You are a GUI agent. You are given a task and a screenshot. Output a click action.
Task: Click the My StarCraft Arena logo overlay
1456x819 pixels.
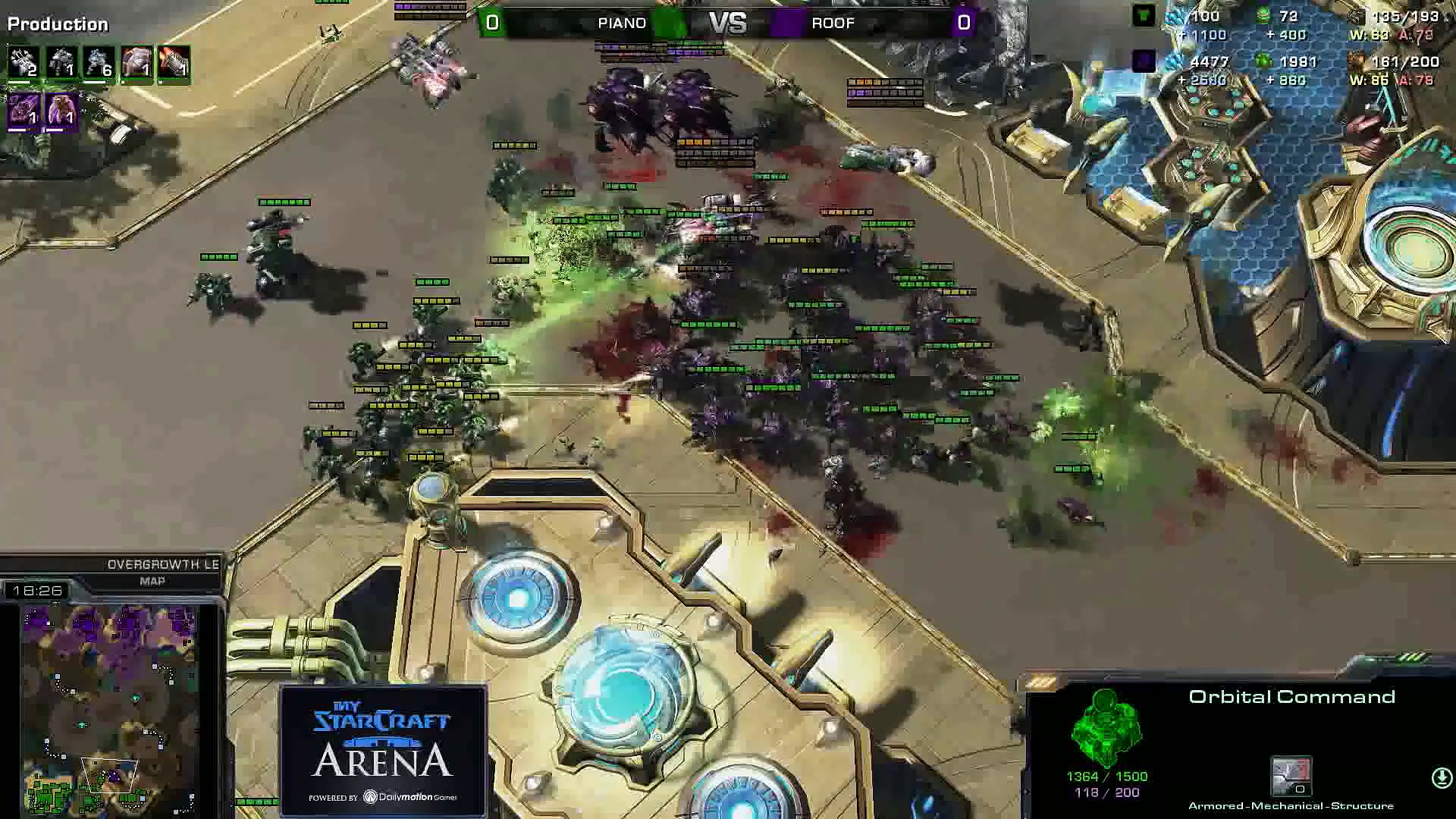383,751
